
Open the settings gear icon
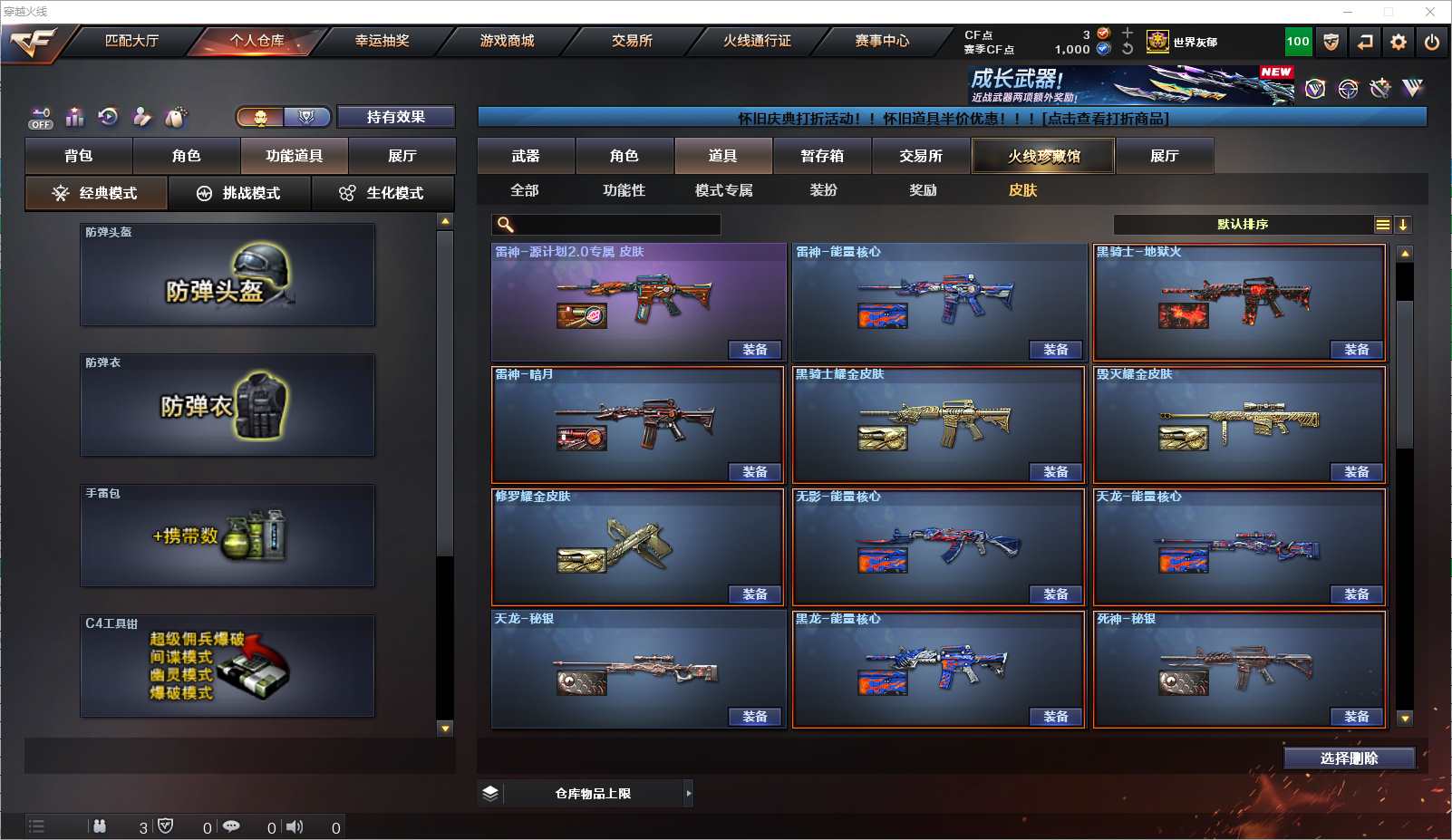coord(1399,42)
